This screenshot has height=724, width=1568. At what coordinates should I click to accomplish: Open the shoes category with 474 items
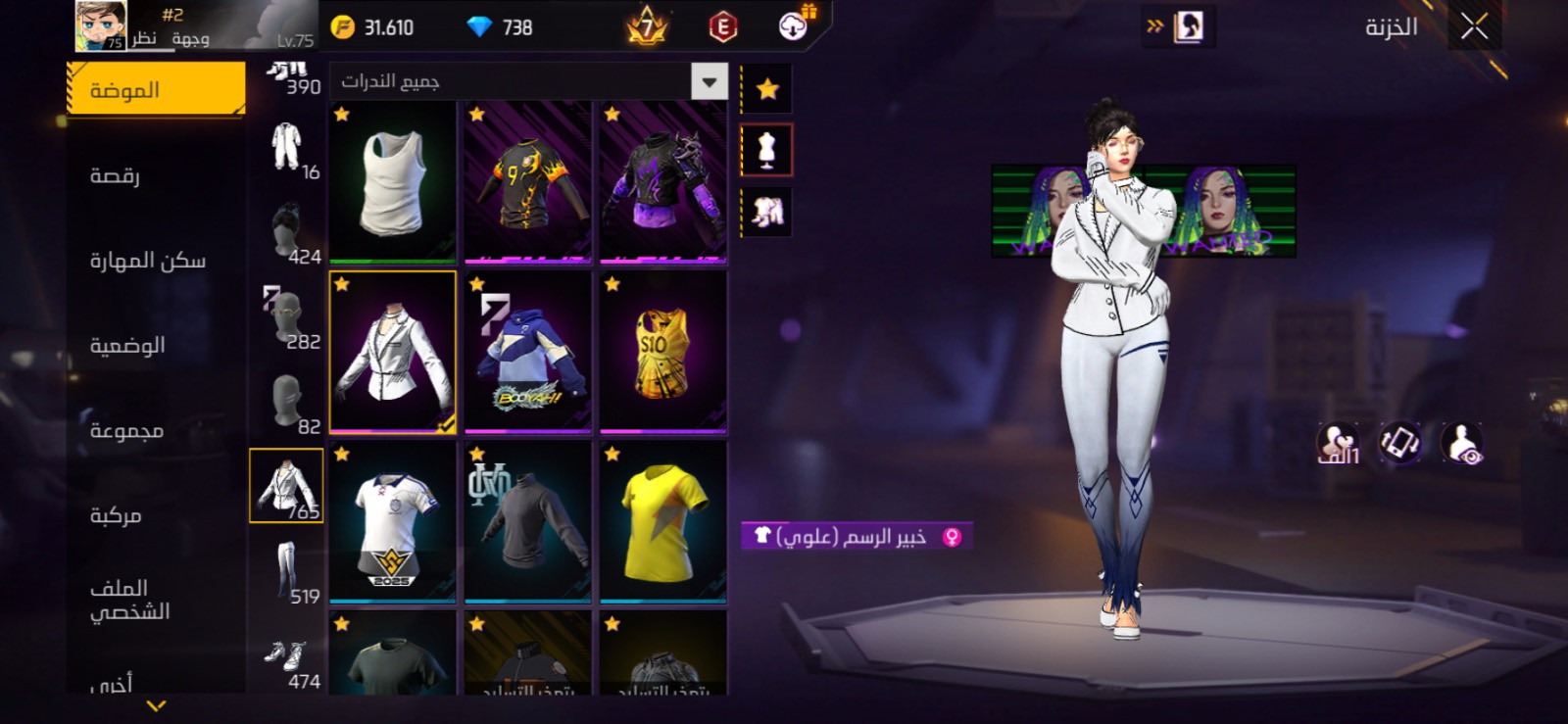pos(286,658)
